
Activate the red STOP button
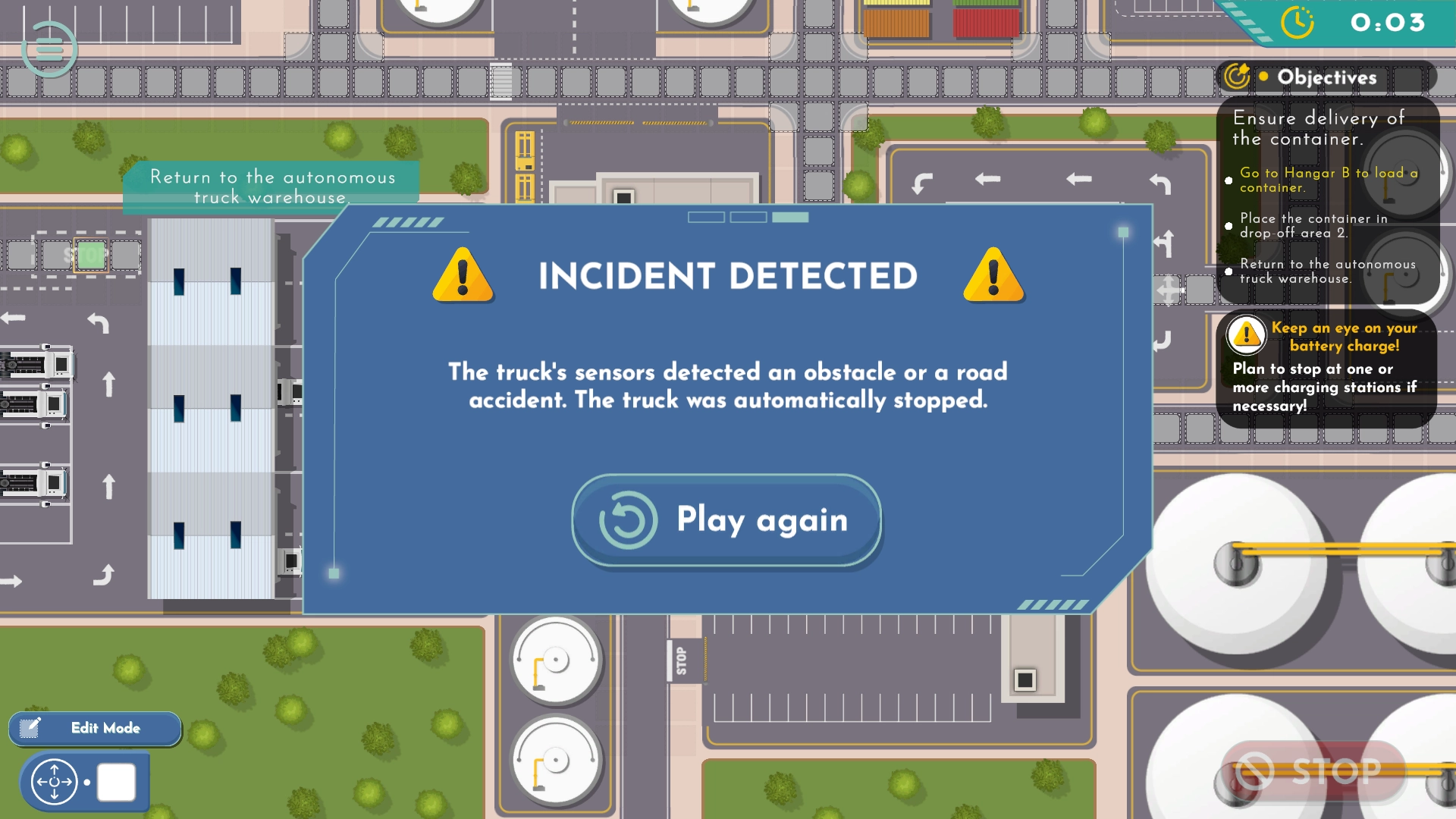pos(1313,771)
